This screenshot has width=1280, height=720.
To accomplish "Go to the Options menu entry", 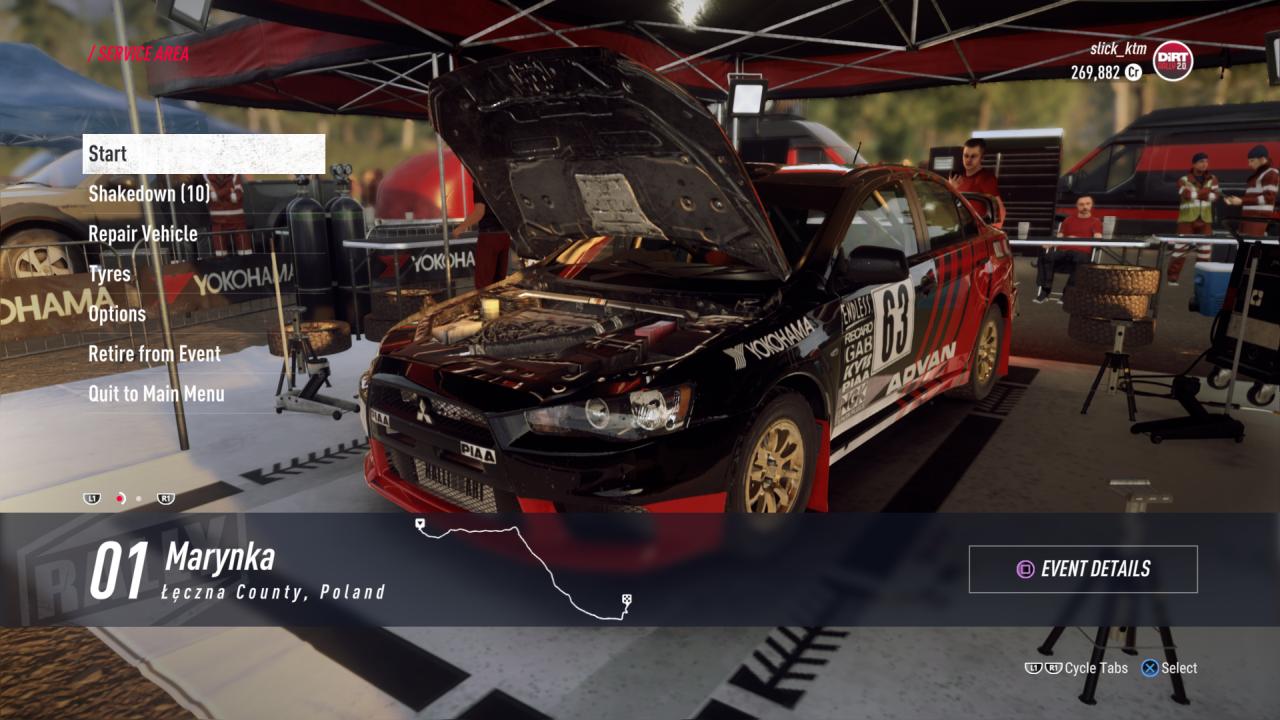I will (117, 314).
